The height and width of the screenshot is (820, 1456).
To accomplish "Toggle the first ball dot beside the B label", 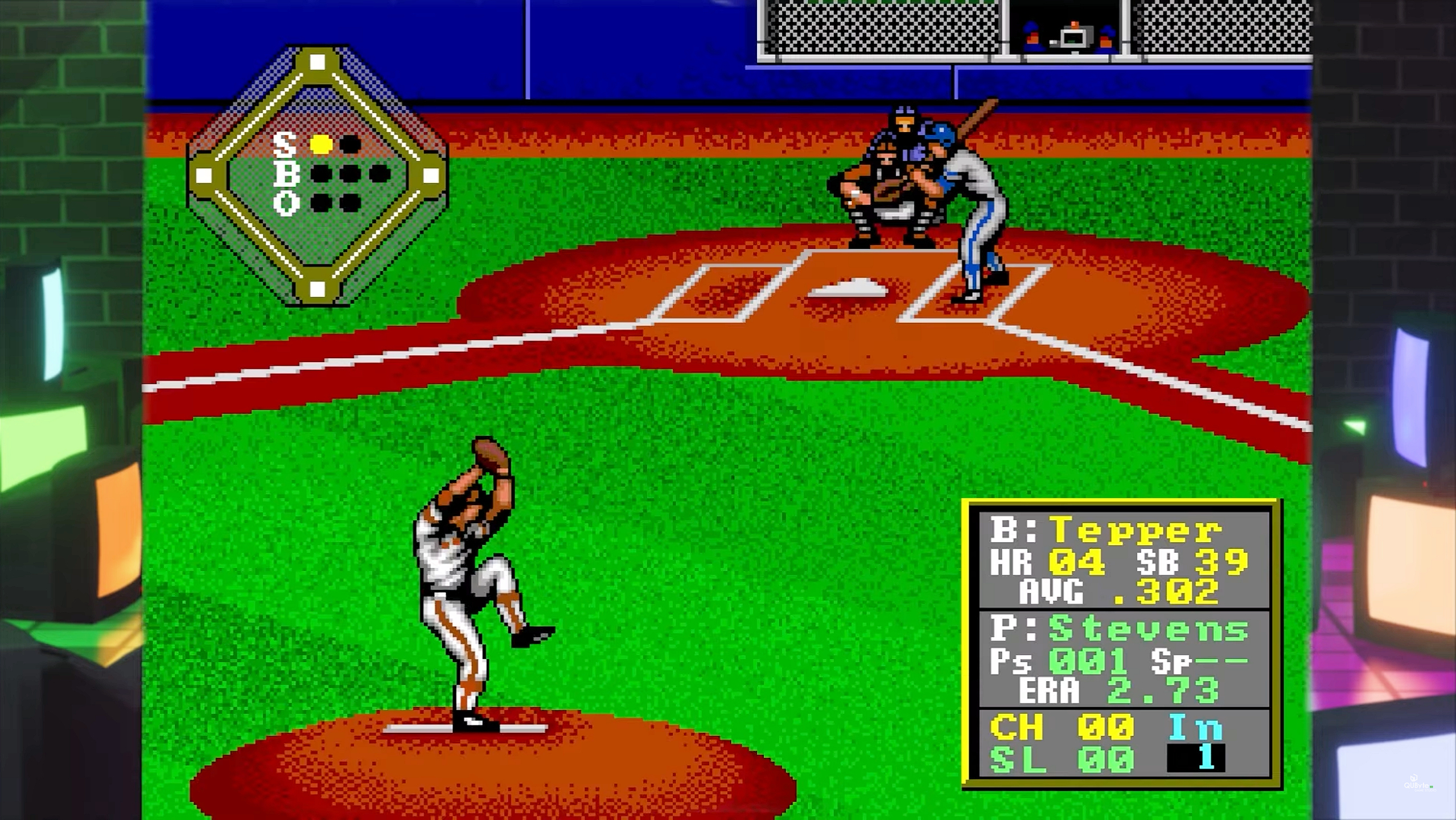I will (x=321, y=174).
